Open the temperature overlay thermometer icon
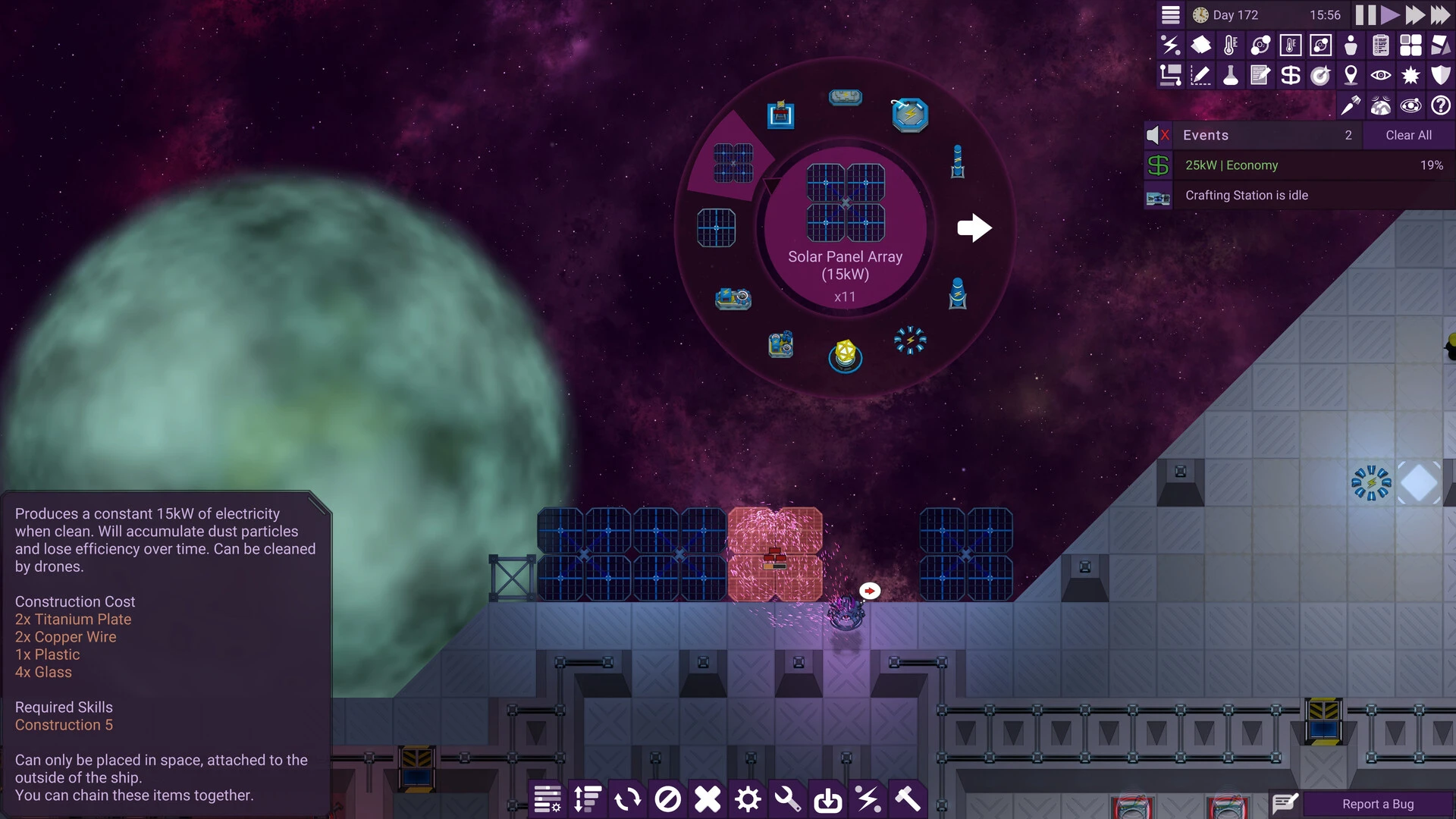 point(1231,45)
